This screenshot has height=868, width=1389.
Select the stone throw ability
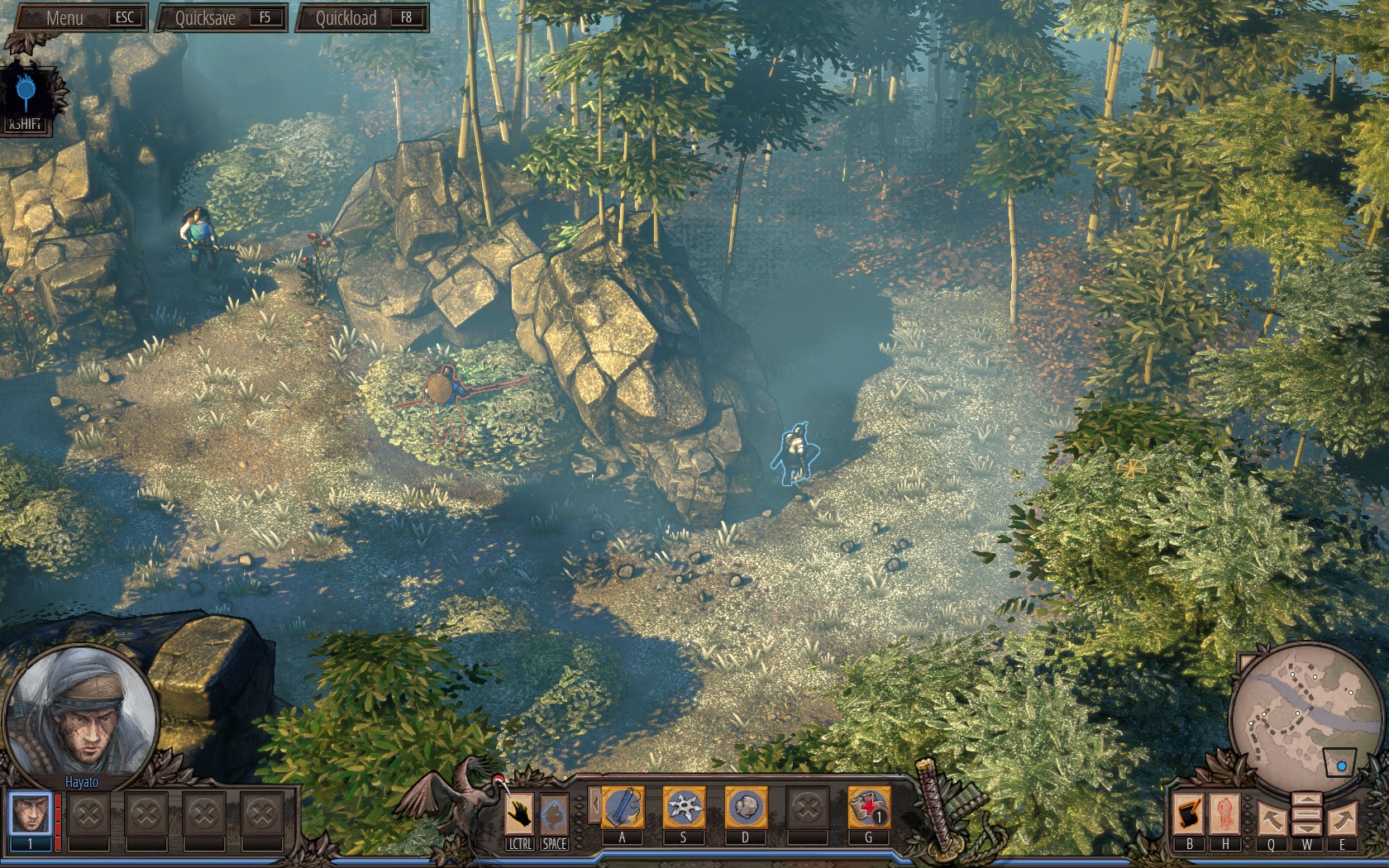(745, 807)
